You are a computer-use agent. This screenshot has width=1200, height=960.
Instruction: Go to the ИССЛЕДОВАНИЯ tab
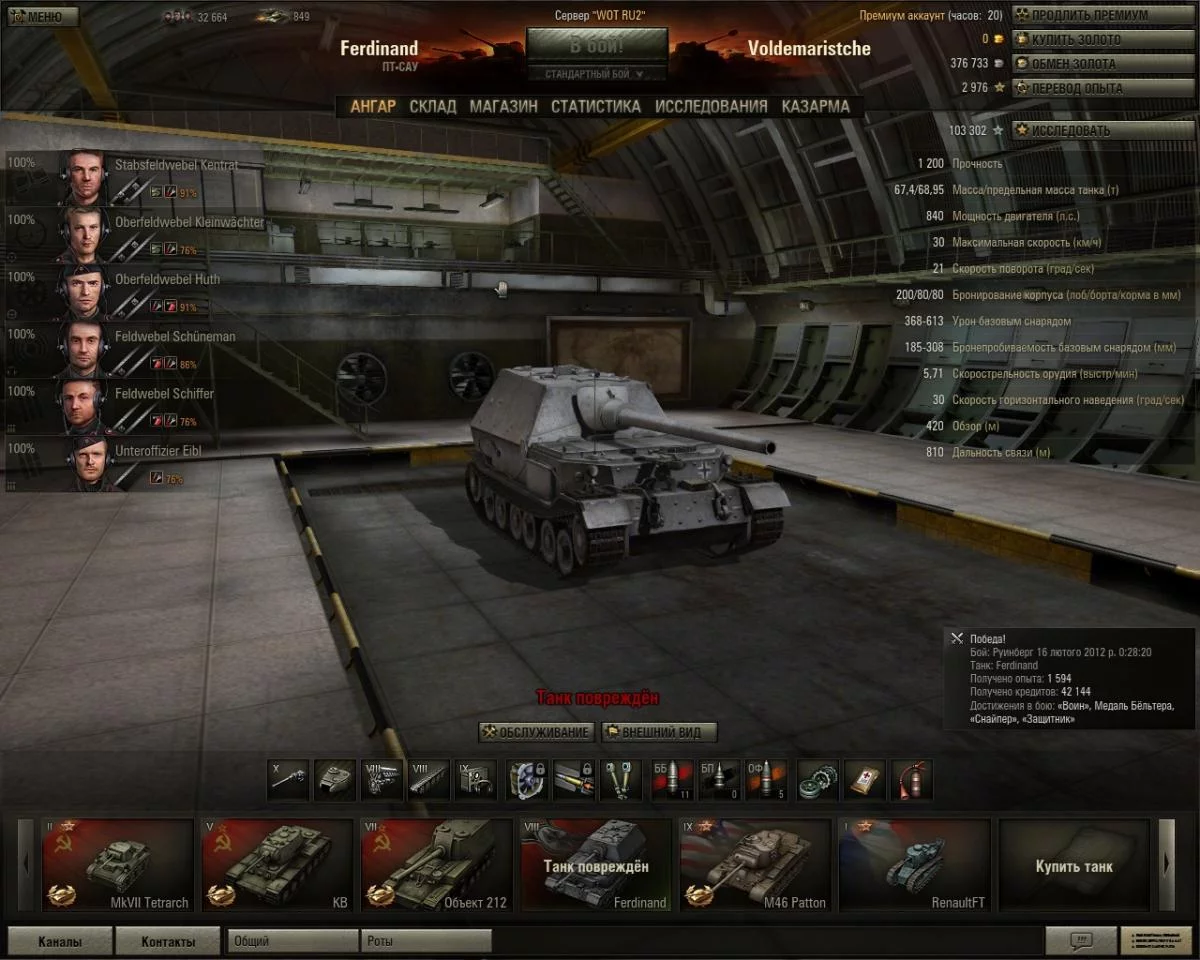click(x=711, y=106)
